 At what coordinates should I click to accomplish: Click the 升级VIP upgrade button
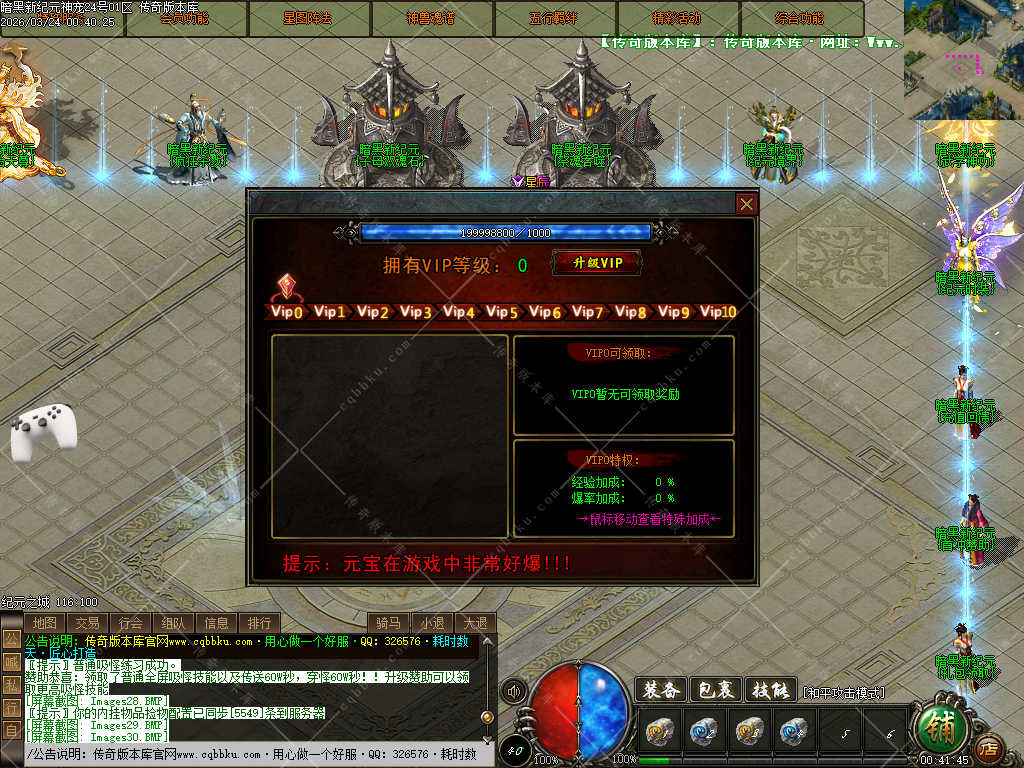[597, 263]
